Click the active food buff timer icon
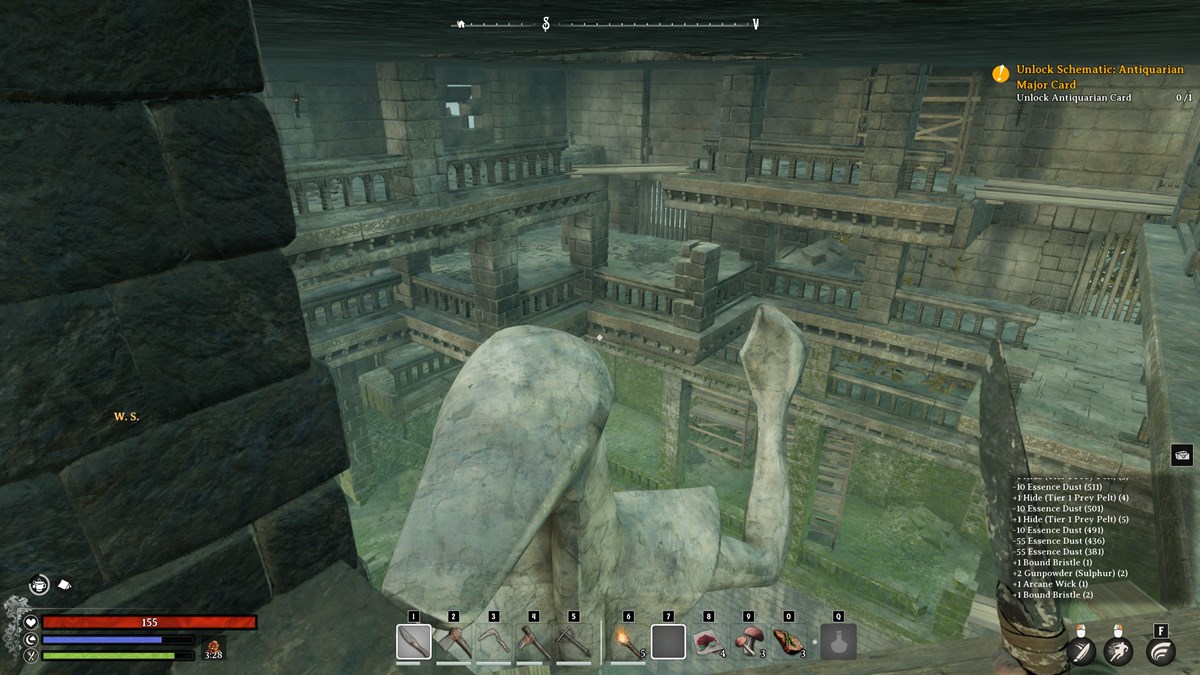The width and height of the screenshot is (1200, 675). (212, 648)
